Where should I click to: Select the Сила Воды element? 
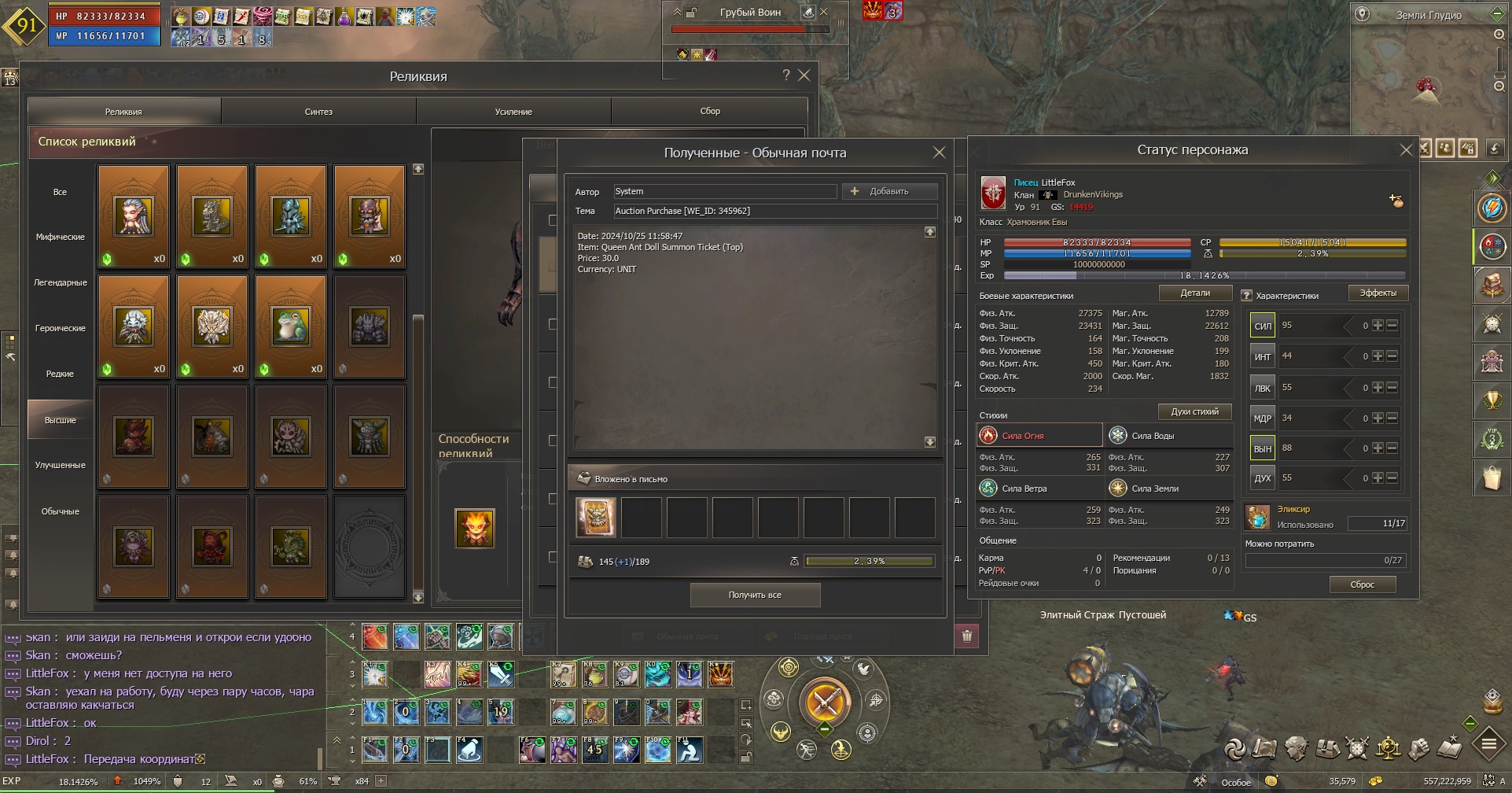coord(1153,435)
